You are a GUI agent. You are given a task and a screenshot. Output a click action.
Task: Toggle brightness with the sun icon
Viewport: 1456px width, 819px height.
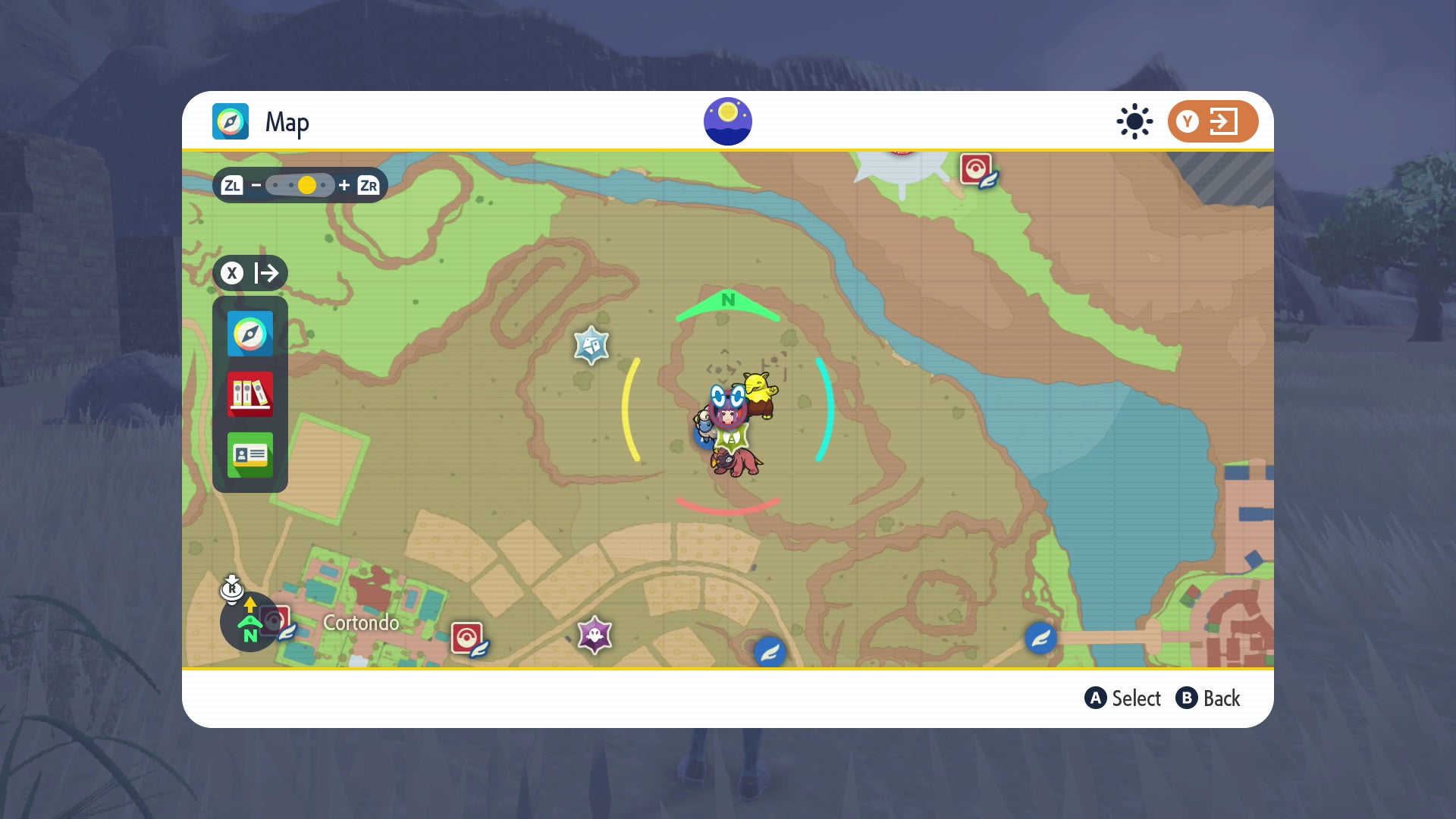point(1134,121)
